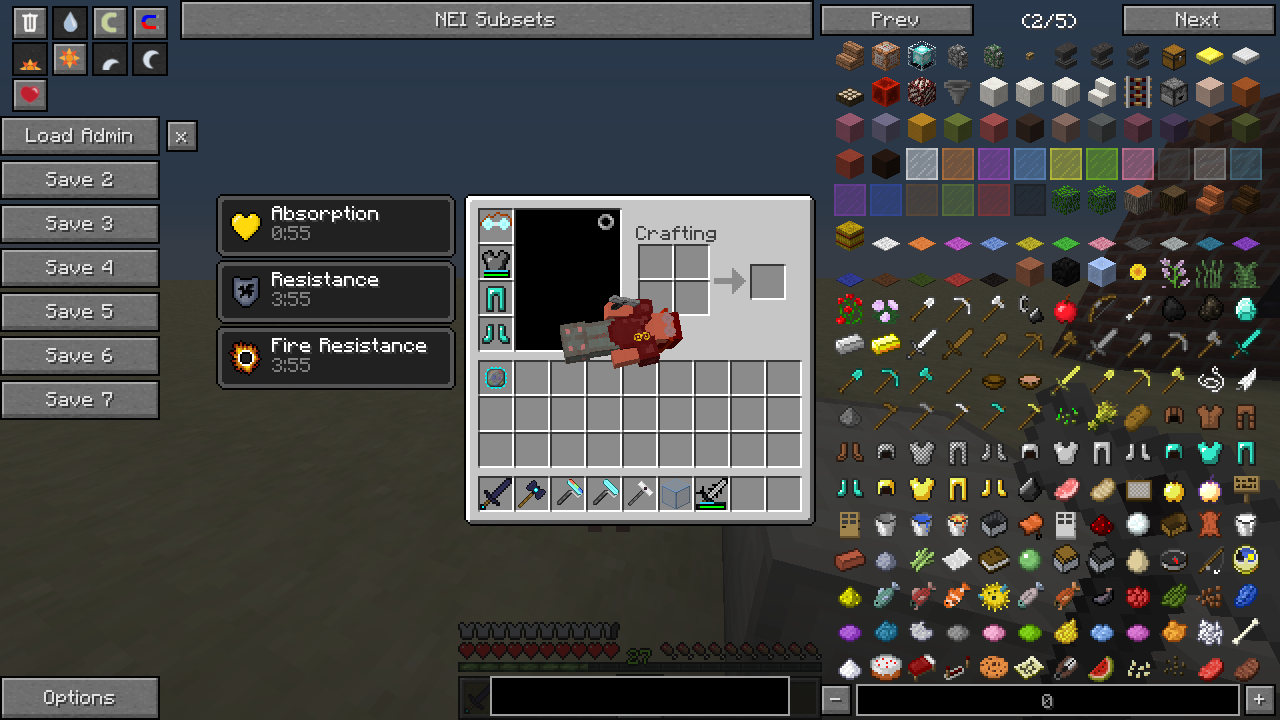Screen dimensions: 1280x720
Task: Click the Load Admin save state button
Action: point(80,136)
